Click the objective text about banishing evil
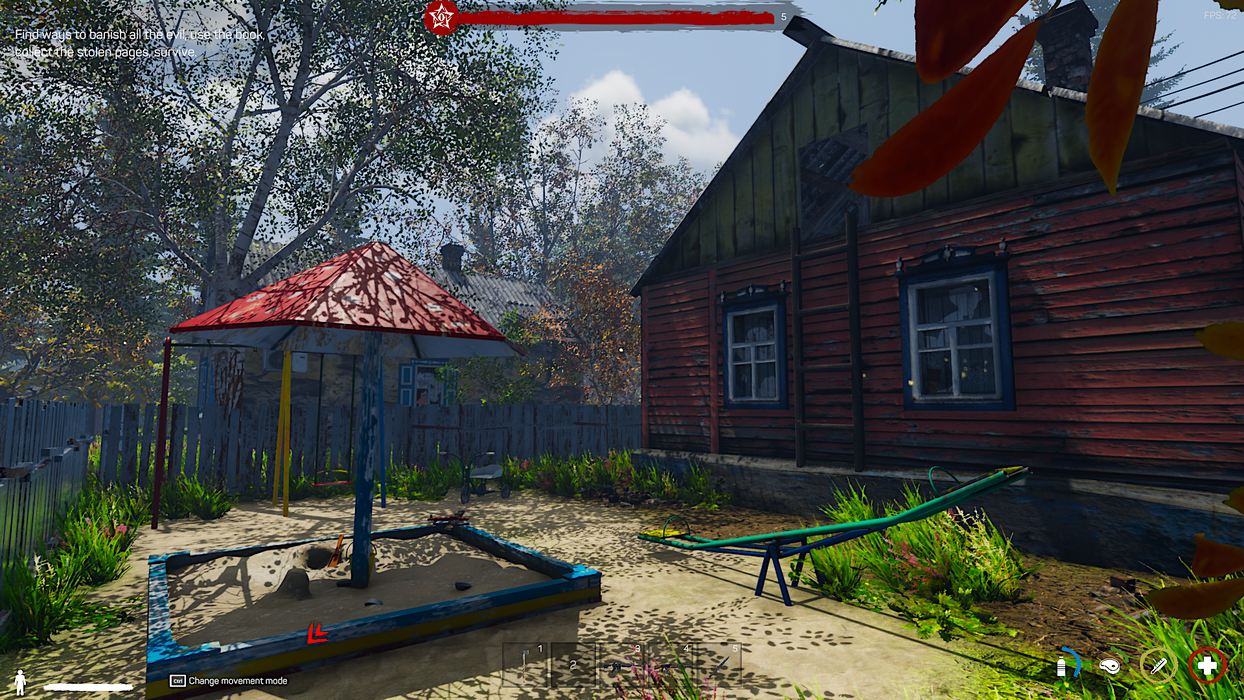Screen dimensions: 1244x700 139,43
